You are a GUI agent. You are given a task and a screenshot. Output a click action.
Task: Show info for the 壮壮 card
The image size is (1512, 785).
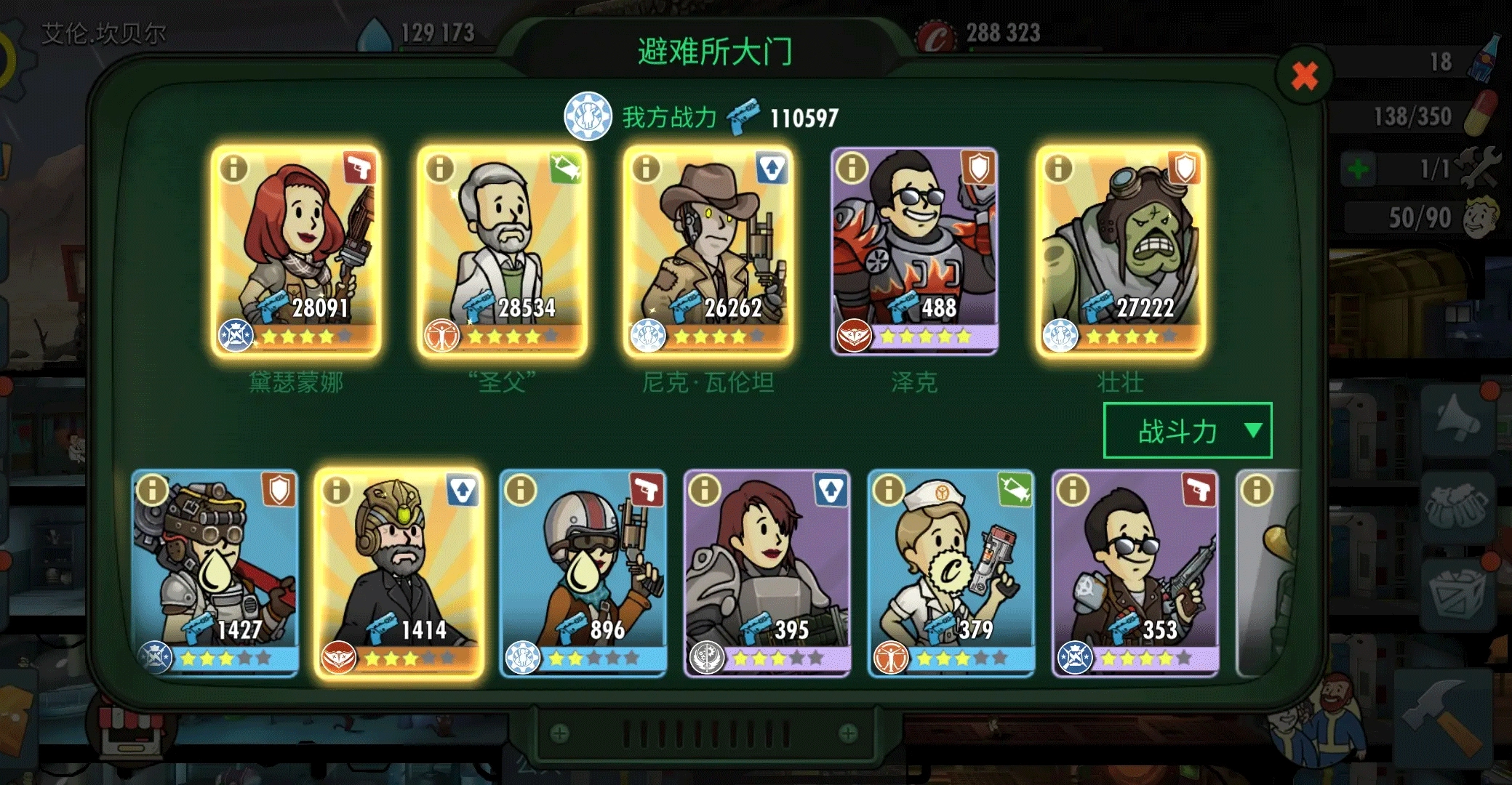pos(1058,169)
